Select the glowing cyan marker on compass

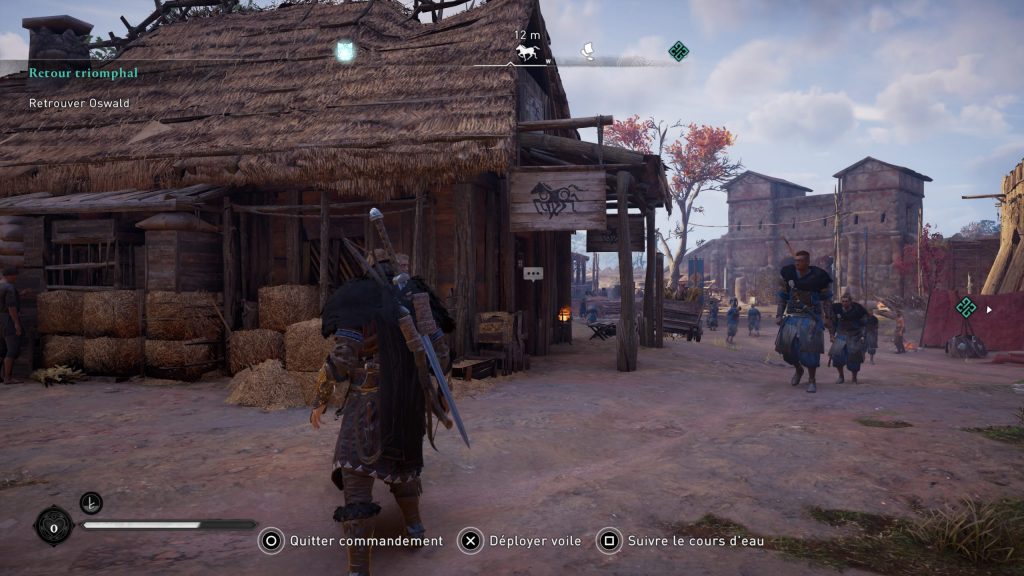pyautogui.click(x=345, y=51)
